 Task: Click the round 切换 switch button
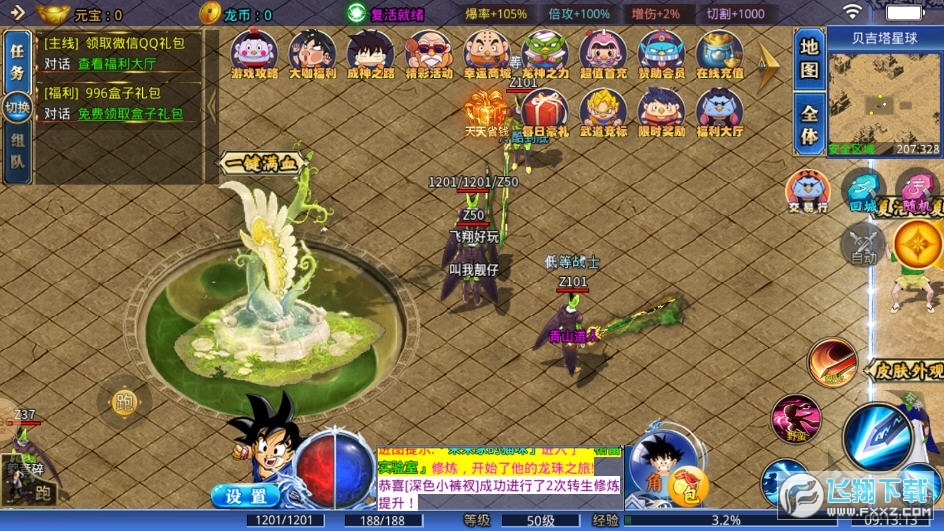tap(17, 108)
